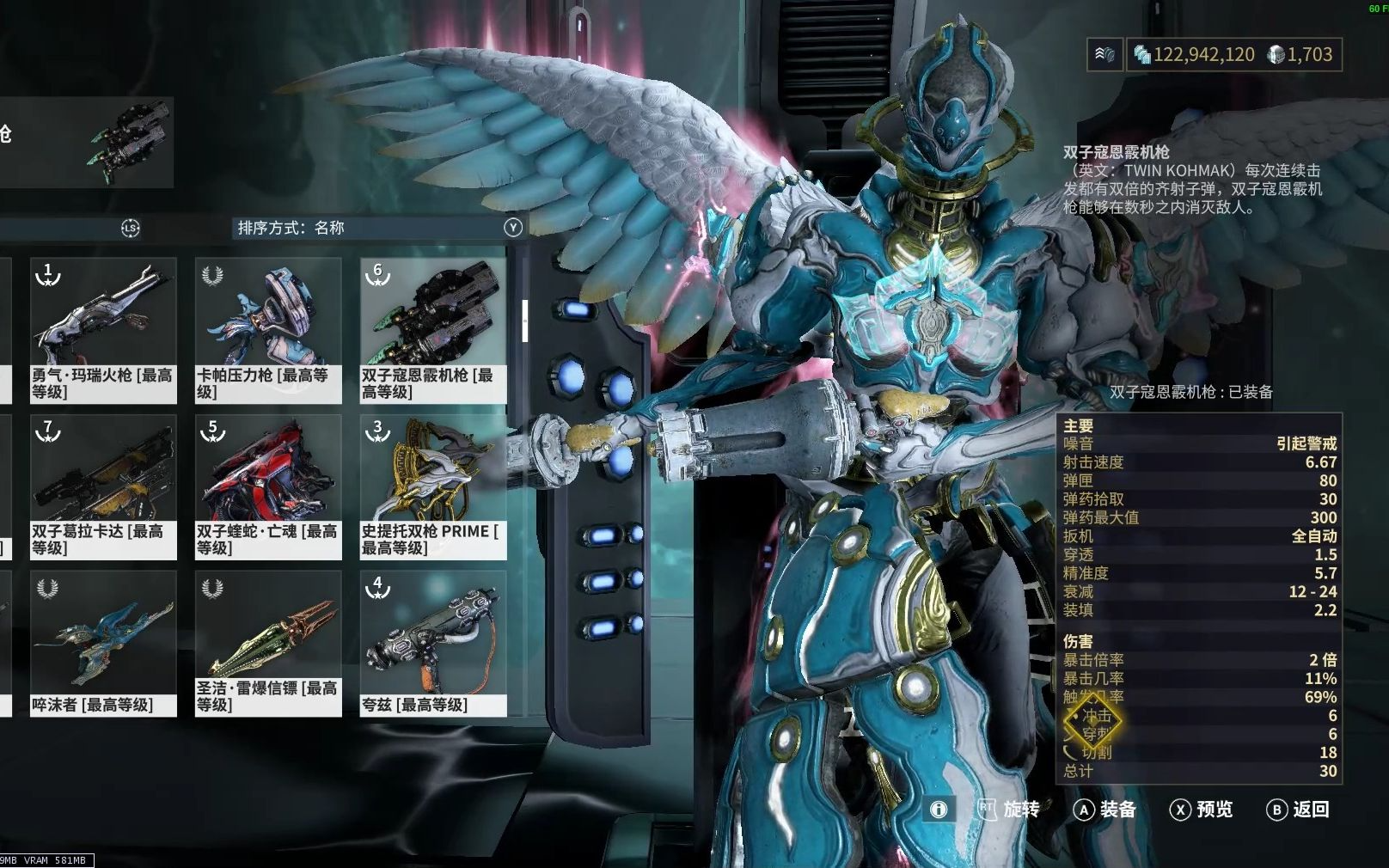Screen dimensions: 1389x868
Task: Pick the 双子葛拉卡达 weapon tile
Action: (x=103, y=486)
